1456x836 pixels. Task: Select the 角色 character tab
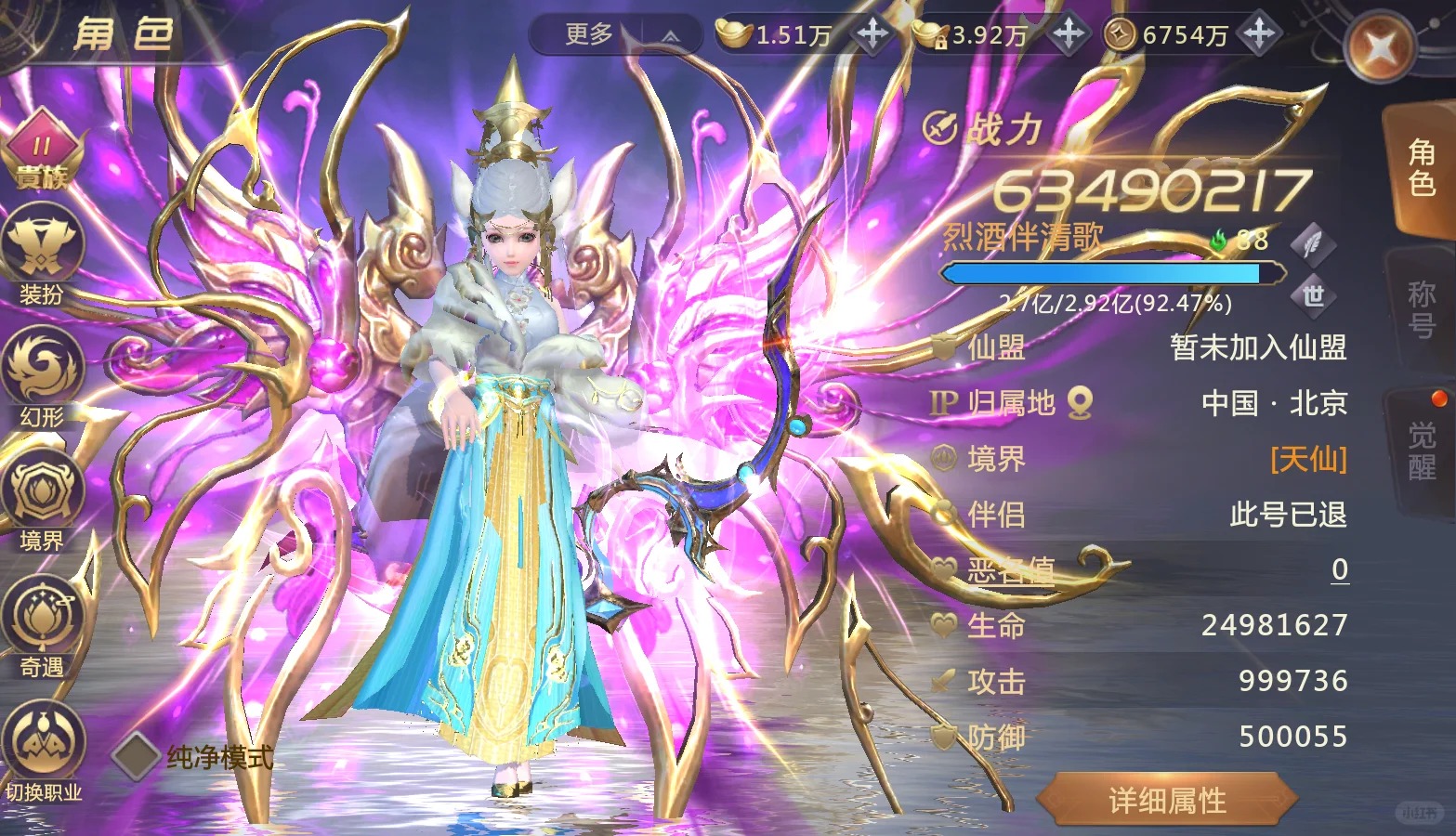pos(1421,169)
